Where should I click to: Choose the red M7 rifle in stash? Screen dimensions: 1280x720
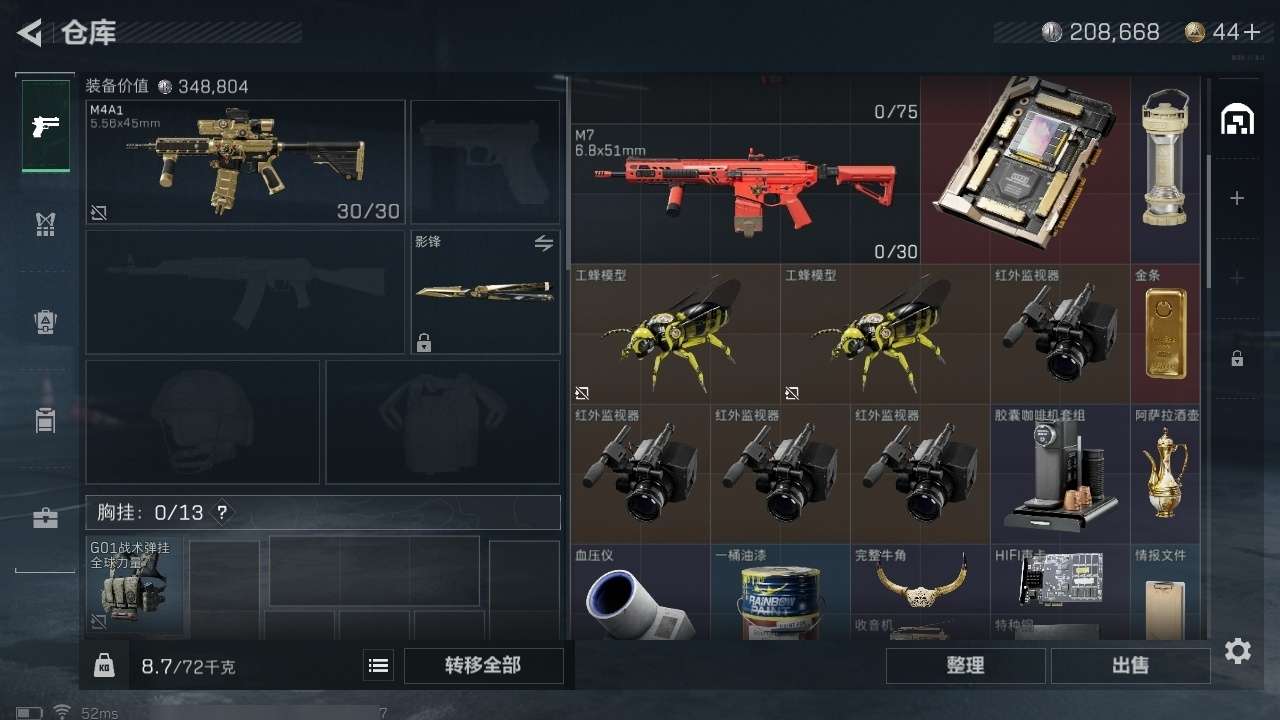[745, 192]
